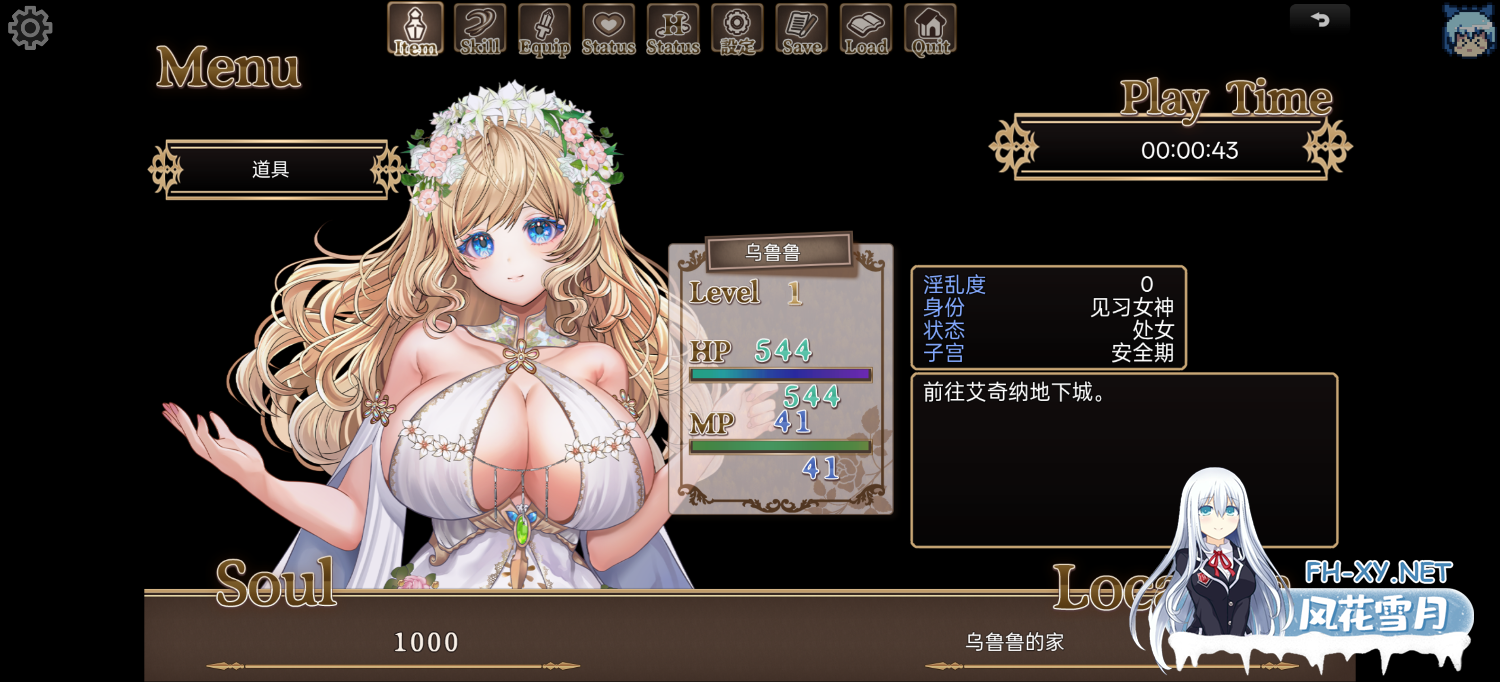Select the 道具 menu label button

pos(272,170)
